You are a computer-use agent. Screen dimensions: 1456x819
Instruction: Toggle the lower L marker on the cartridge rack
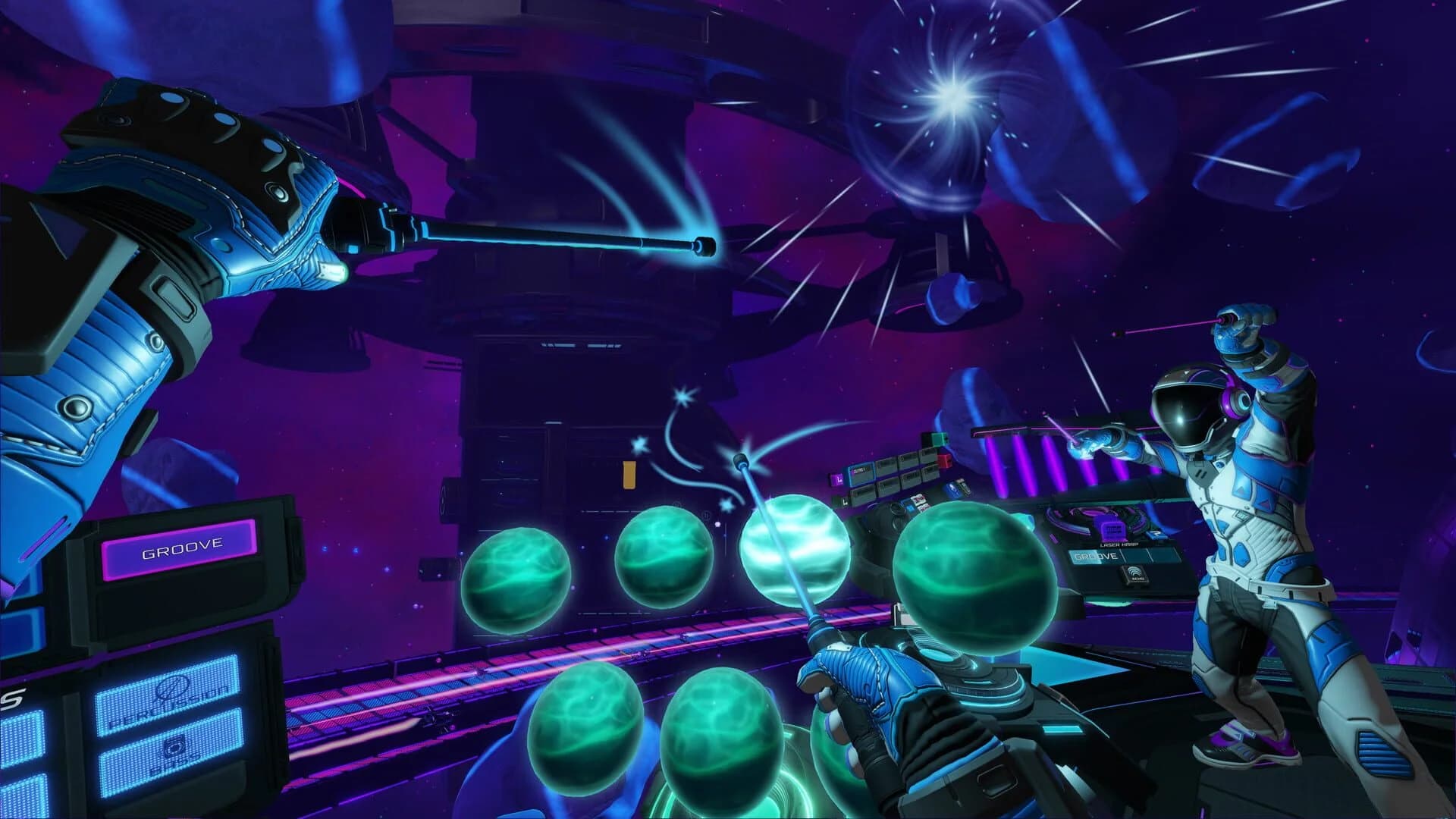click(845, 500)
